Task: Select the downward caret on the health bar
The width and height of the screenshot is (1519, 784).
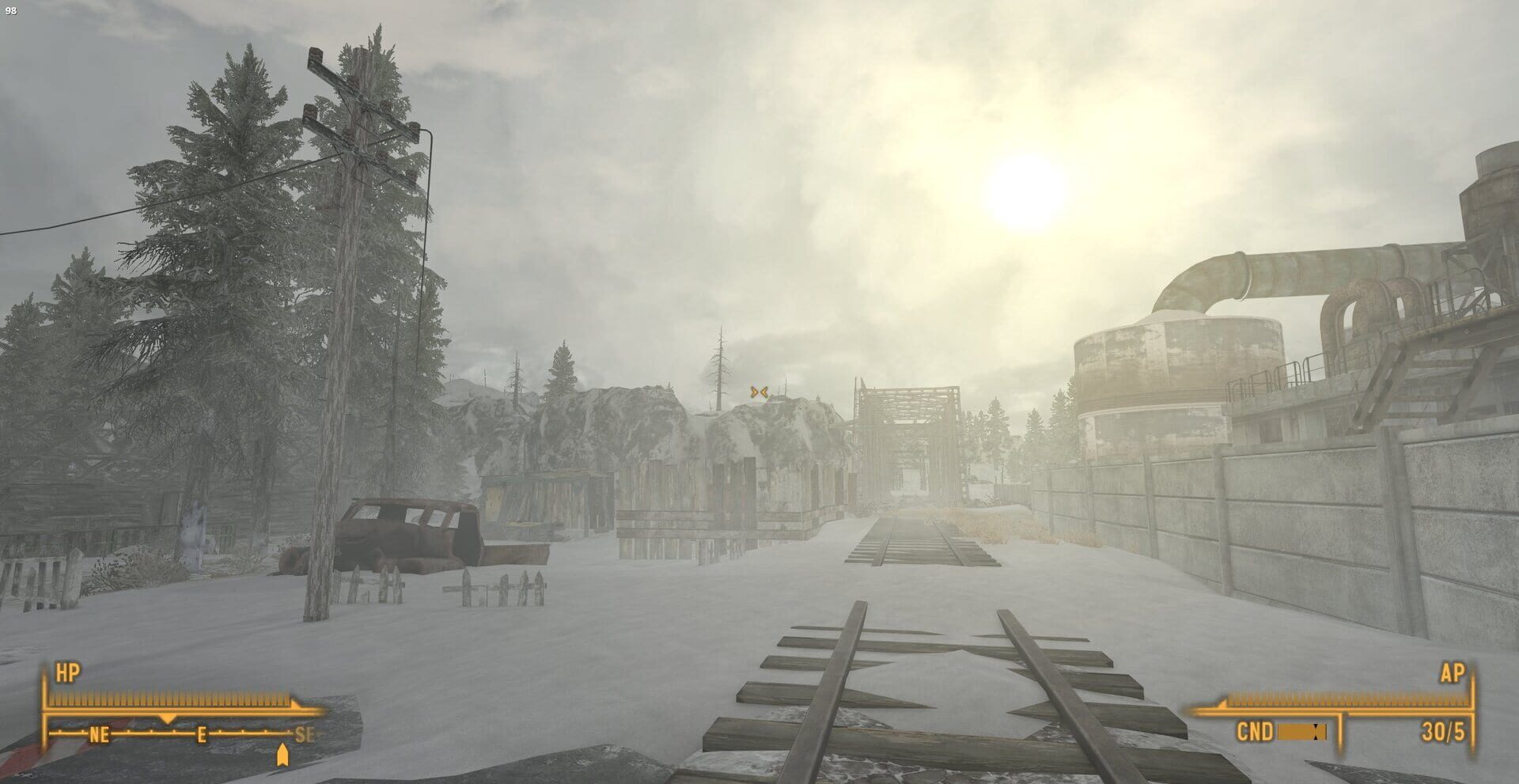Action: pyautogui.click(x=168, y=718)
